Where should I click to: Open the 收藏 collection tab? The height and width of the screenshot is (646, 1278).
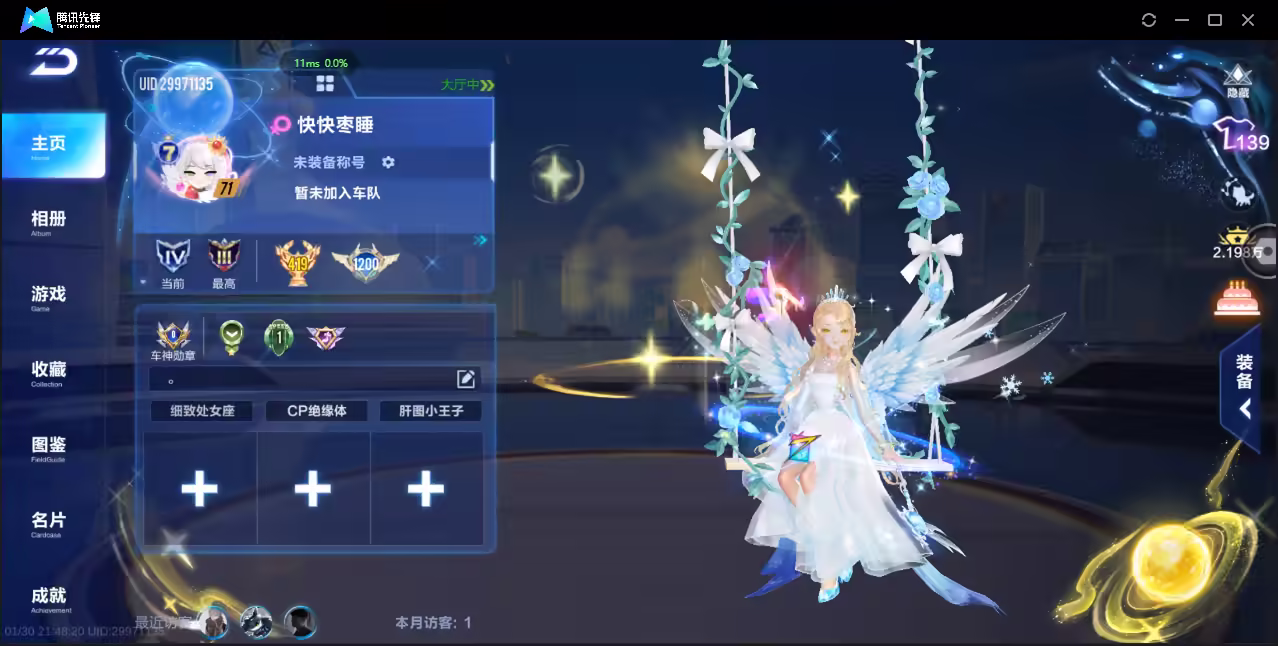(x=48, y=371)
